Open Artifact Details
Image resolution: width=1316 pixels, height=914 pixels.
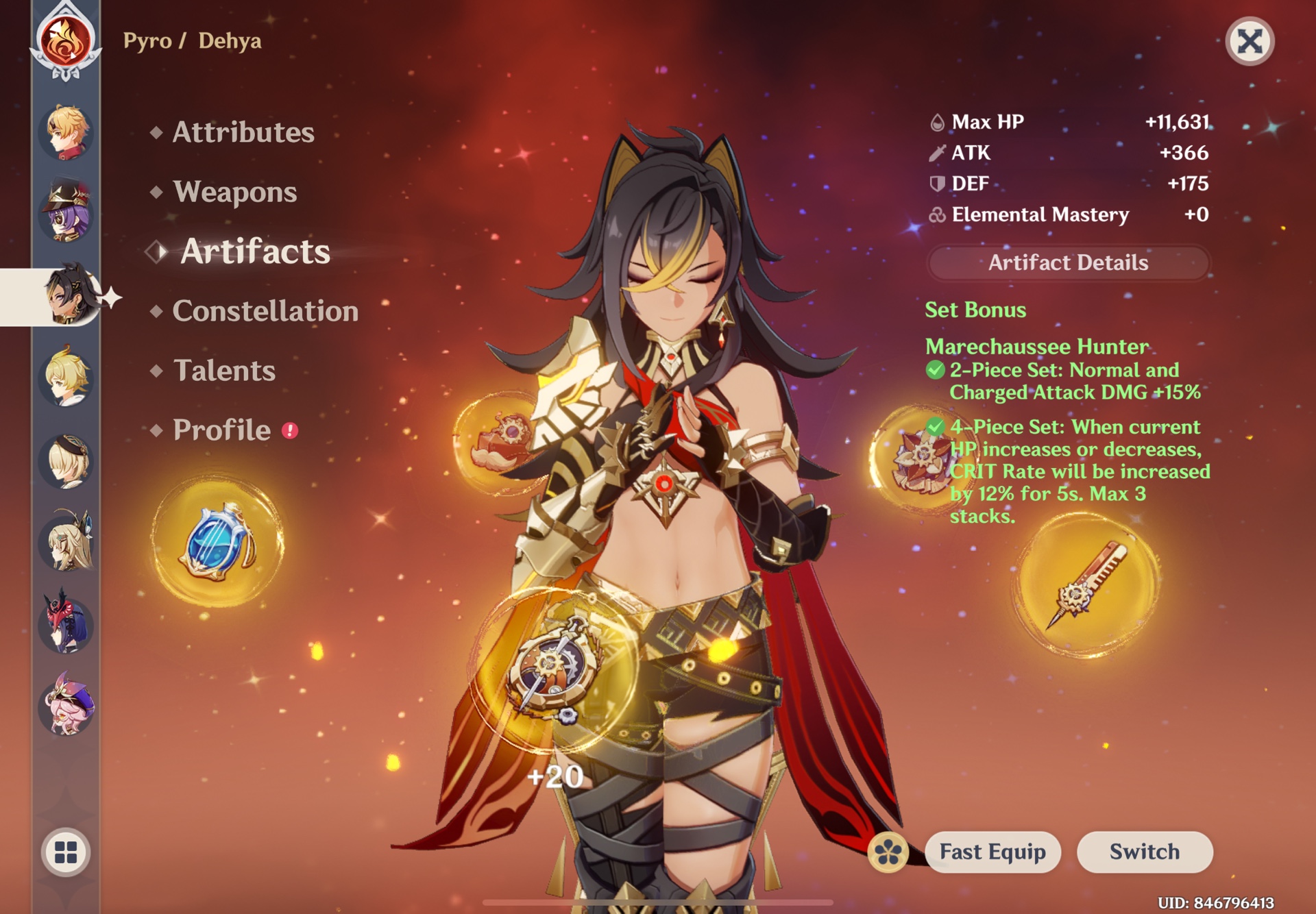click(x=1067, y=262)
